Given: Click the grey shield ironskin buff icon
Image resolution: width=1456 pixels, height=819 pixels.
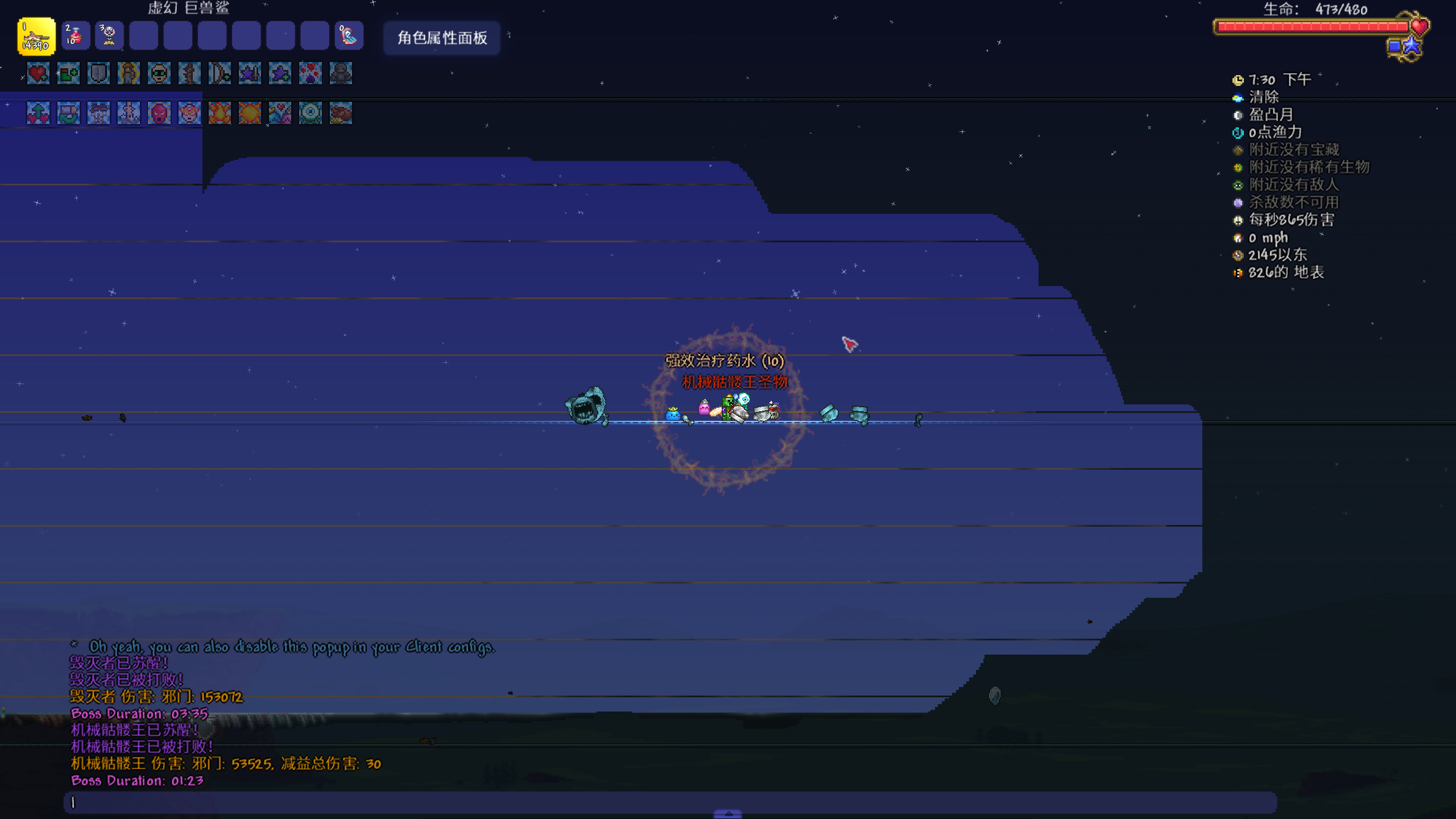Looking at the screenshot, I should click(98, 73).
